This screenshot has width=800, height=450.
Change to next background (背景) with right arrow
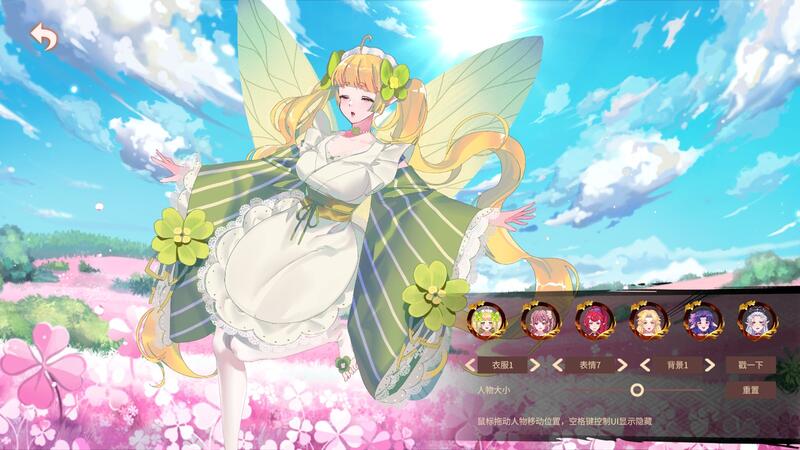point(709,365)
